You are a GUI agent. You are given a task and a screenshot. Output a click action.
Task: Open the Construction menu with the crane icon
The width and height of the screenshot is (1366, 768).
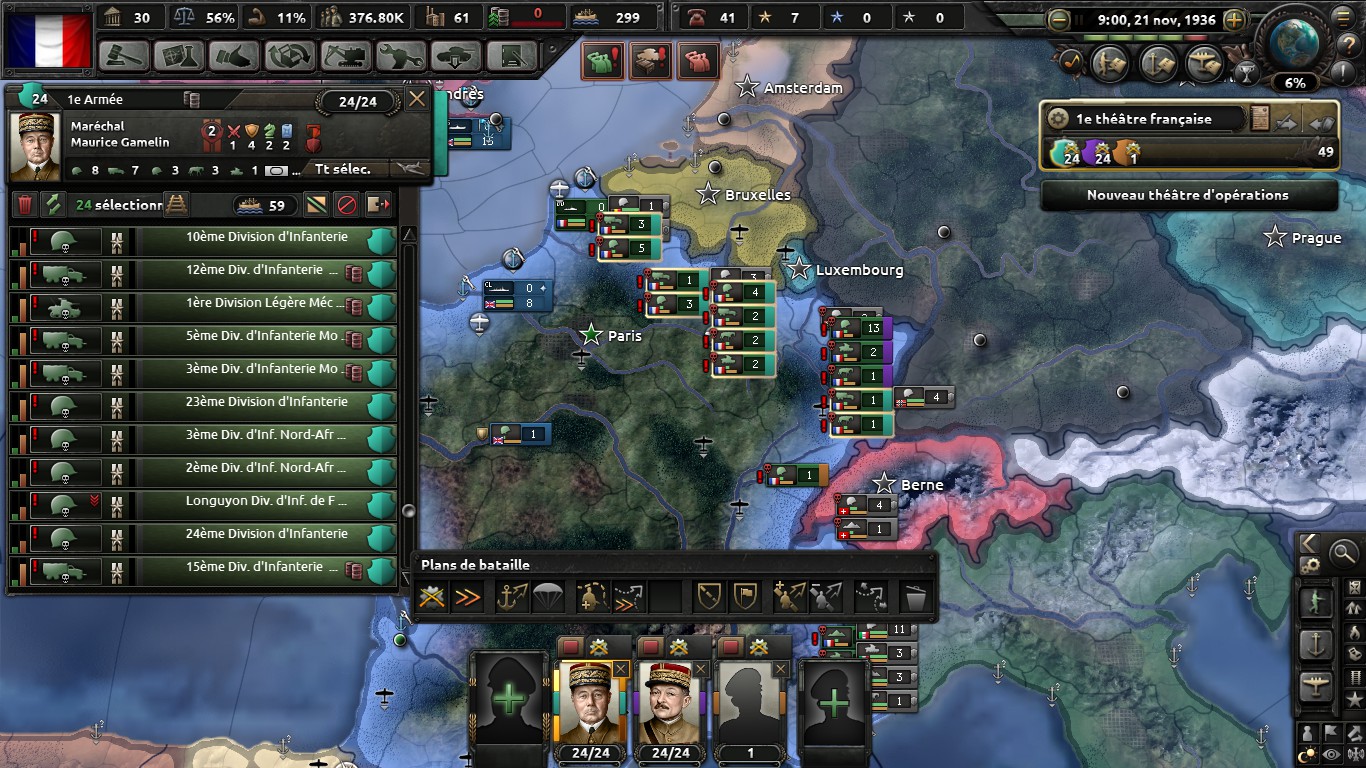tap(345, 56)
